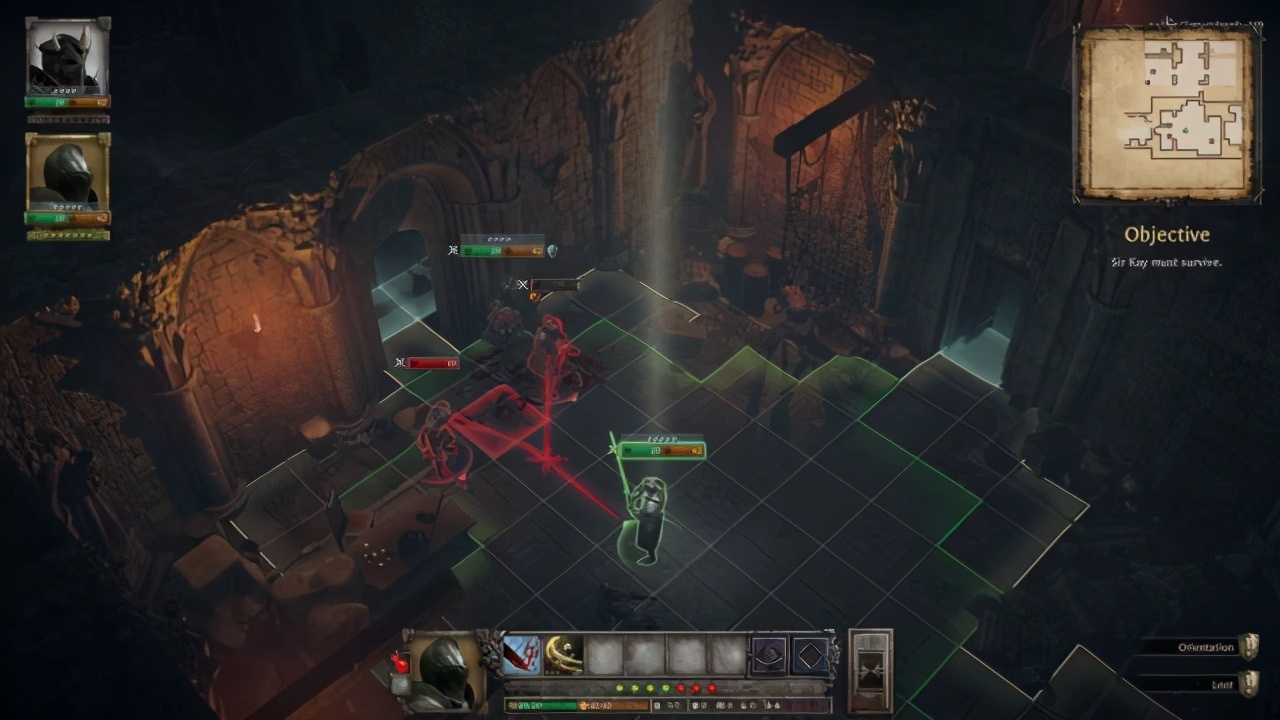
Task: Click the Orientation button
Action: (x=1206, y=647)
